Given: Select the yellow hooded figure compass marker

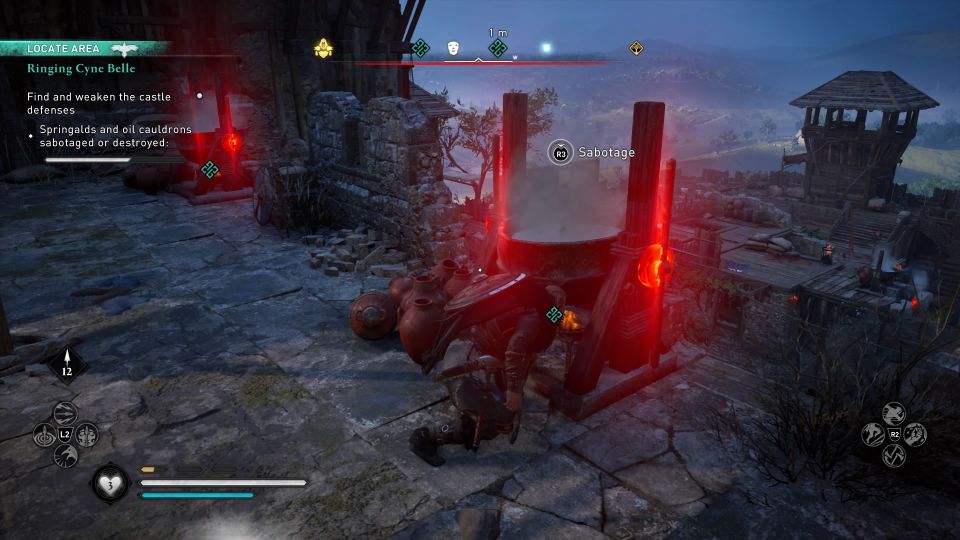Looking at the screenshot, I should tap(323, 48).
